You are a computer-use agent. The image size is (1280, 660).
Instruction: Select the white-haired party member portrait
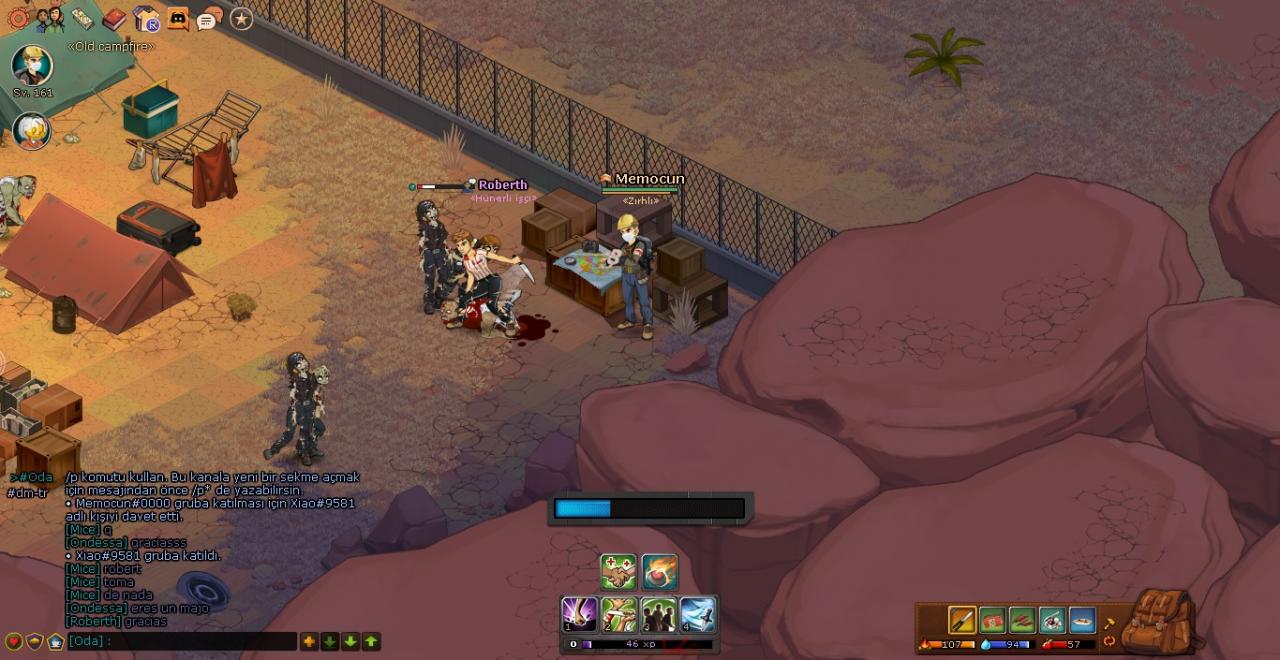coord(31,130)
